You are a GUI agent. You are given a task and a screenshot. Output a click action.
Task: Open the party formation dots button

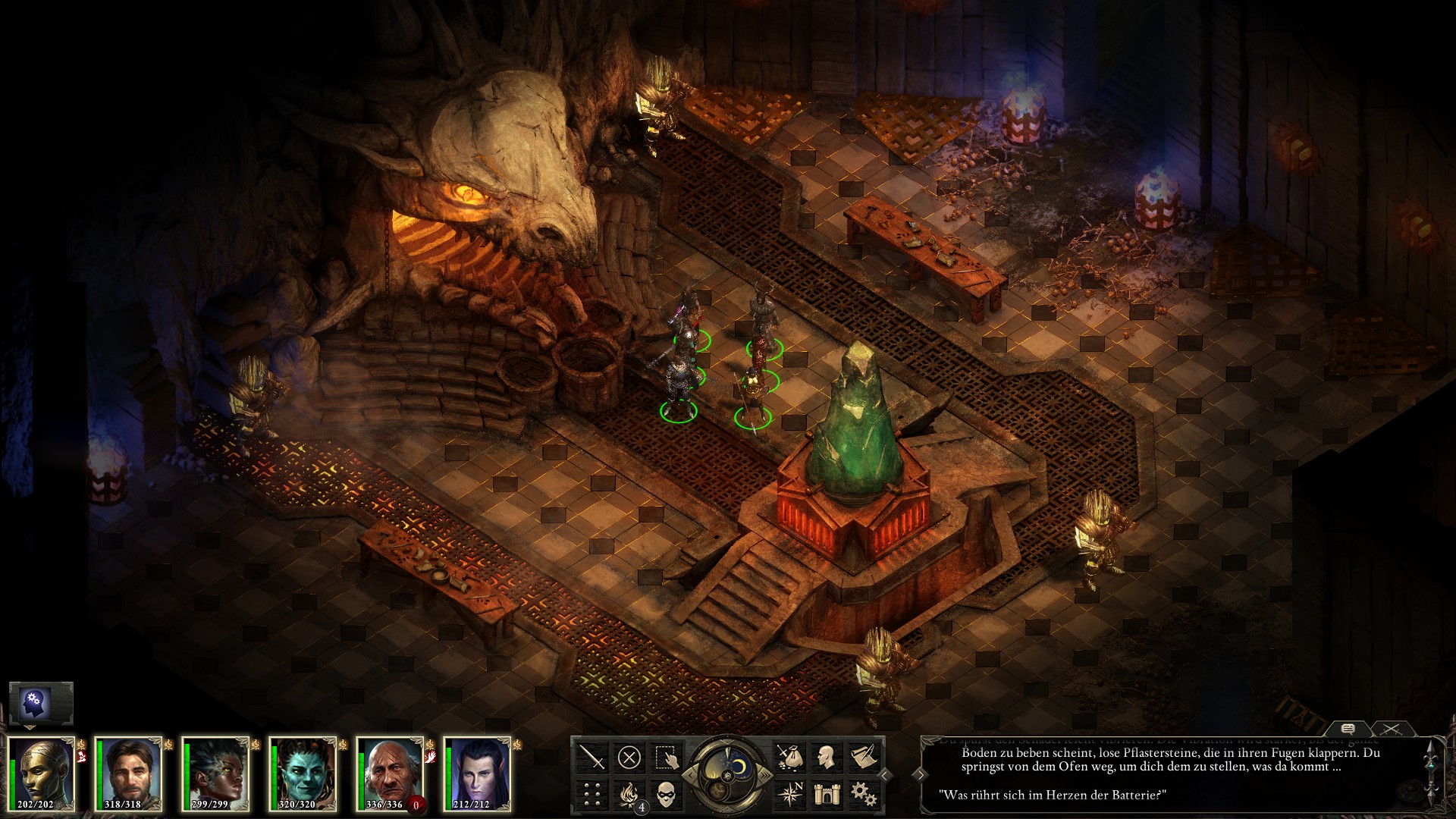tap(592, 793)
